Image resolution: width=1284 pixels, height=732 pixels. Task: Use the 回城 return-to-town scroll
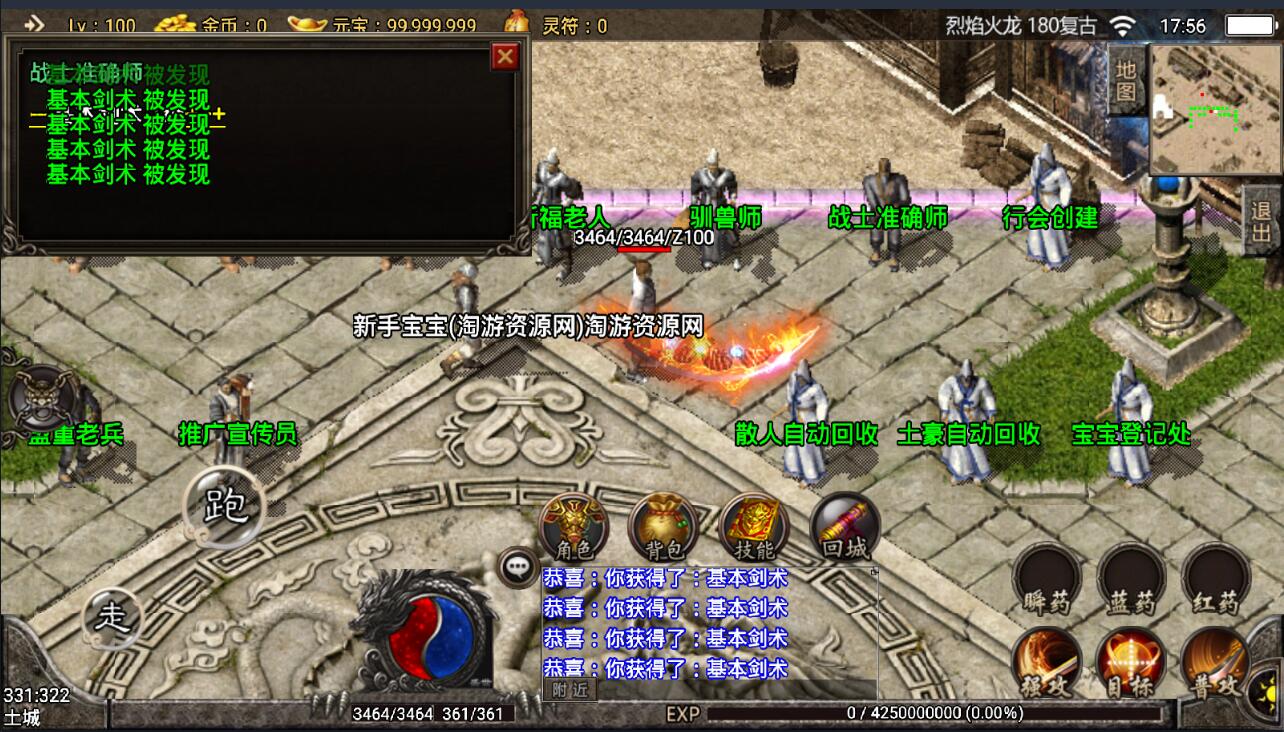(844, 527)
